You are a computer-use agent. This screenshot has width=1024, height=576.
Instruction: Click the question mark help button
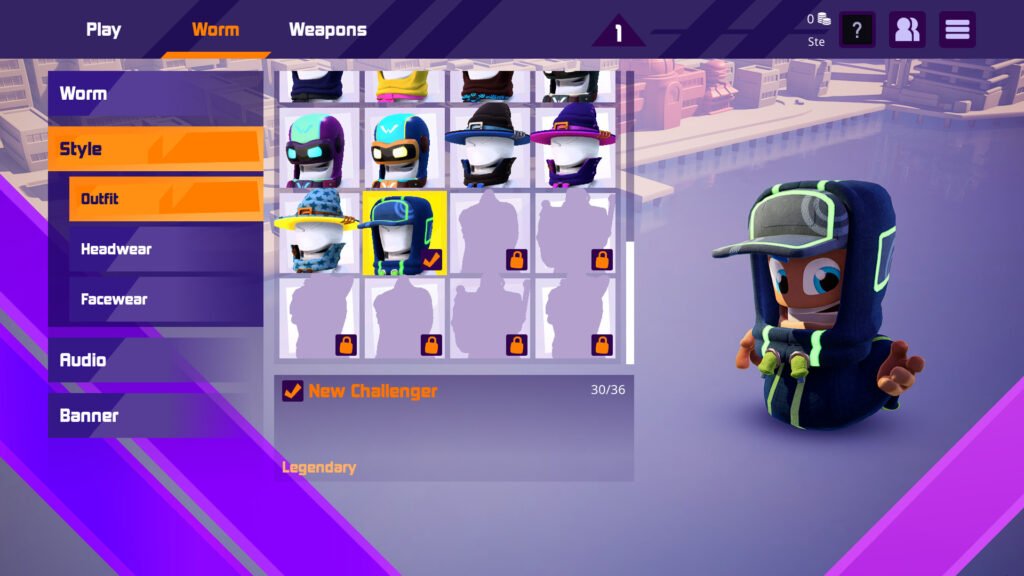857,30
